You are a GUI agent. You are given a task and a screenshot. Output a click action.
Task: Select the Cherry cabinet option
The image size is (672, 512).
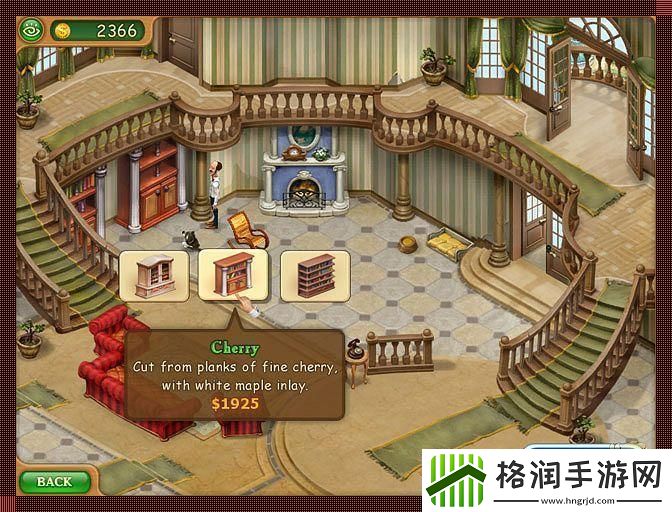pyautogui.click(x=234, y=275)
